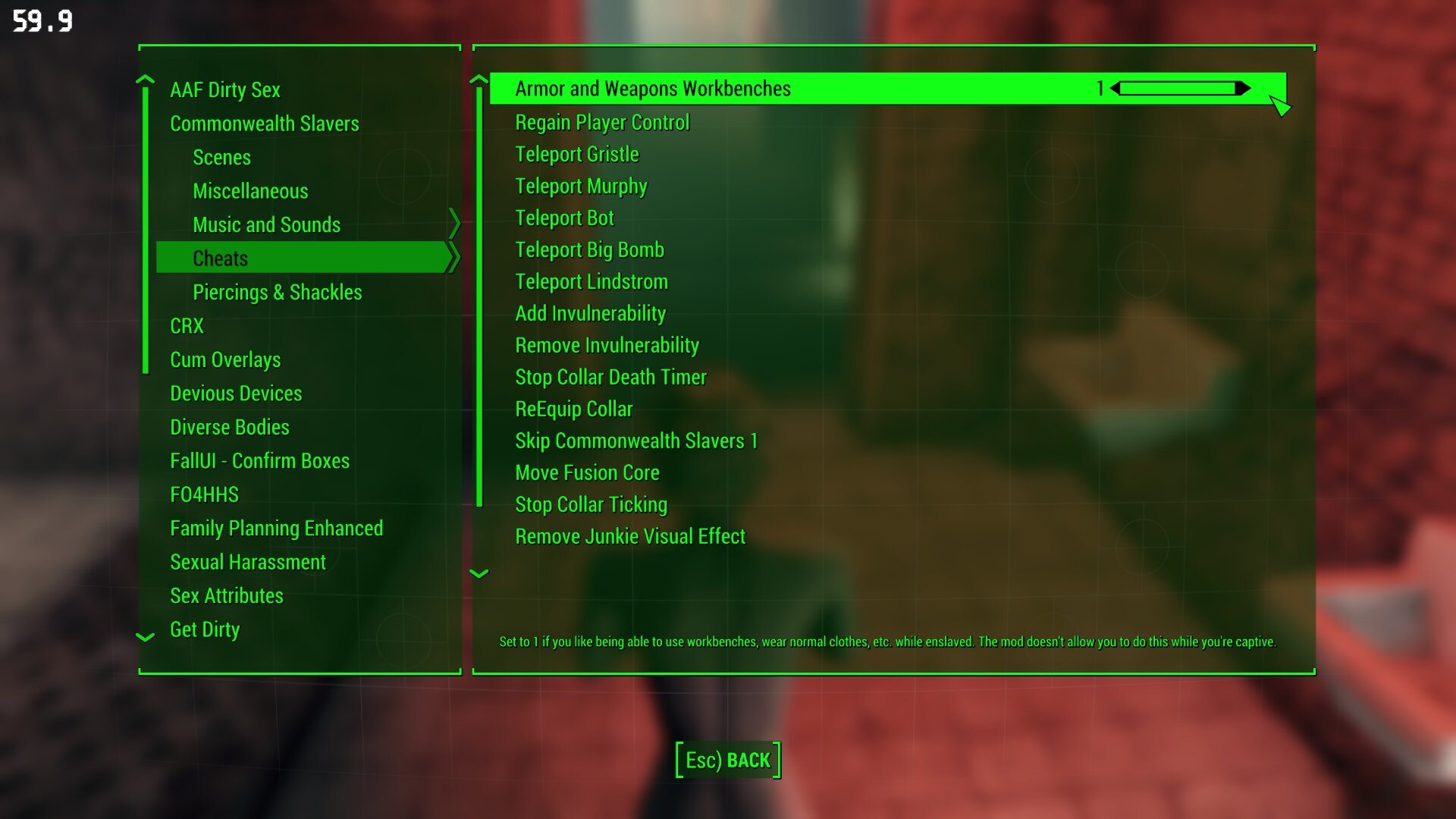Switch to the Scenes submenu
Viewport: 1456px width, 819px height.
point(221,158)
